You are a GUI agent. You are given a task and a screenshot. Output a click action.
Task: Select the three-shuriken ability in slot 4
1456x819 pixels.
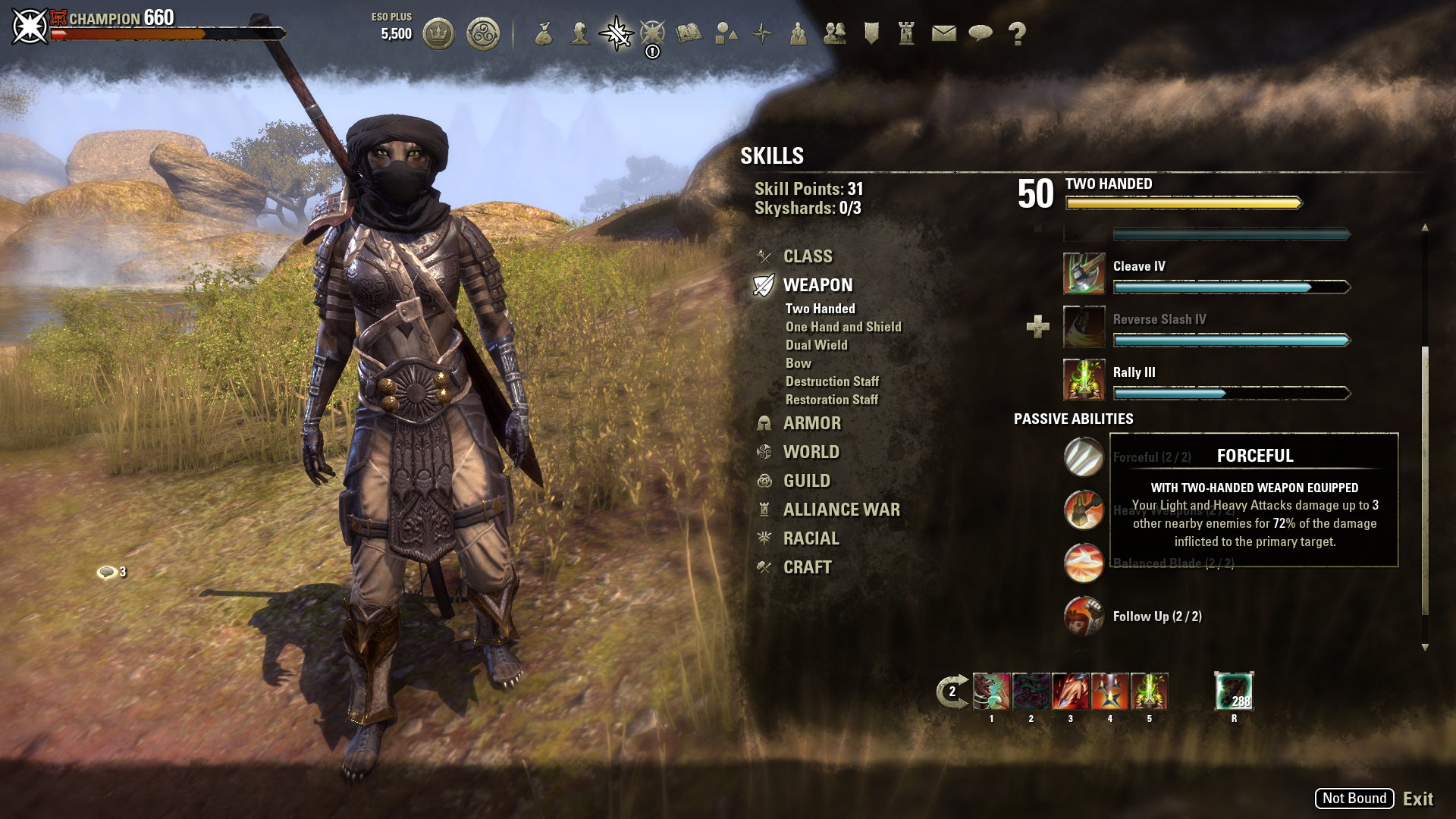1109,692
